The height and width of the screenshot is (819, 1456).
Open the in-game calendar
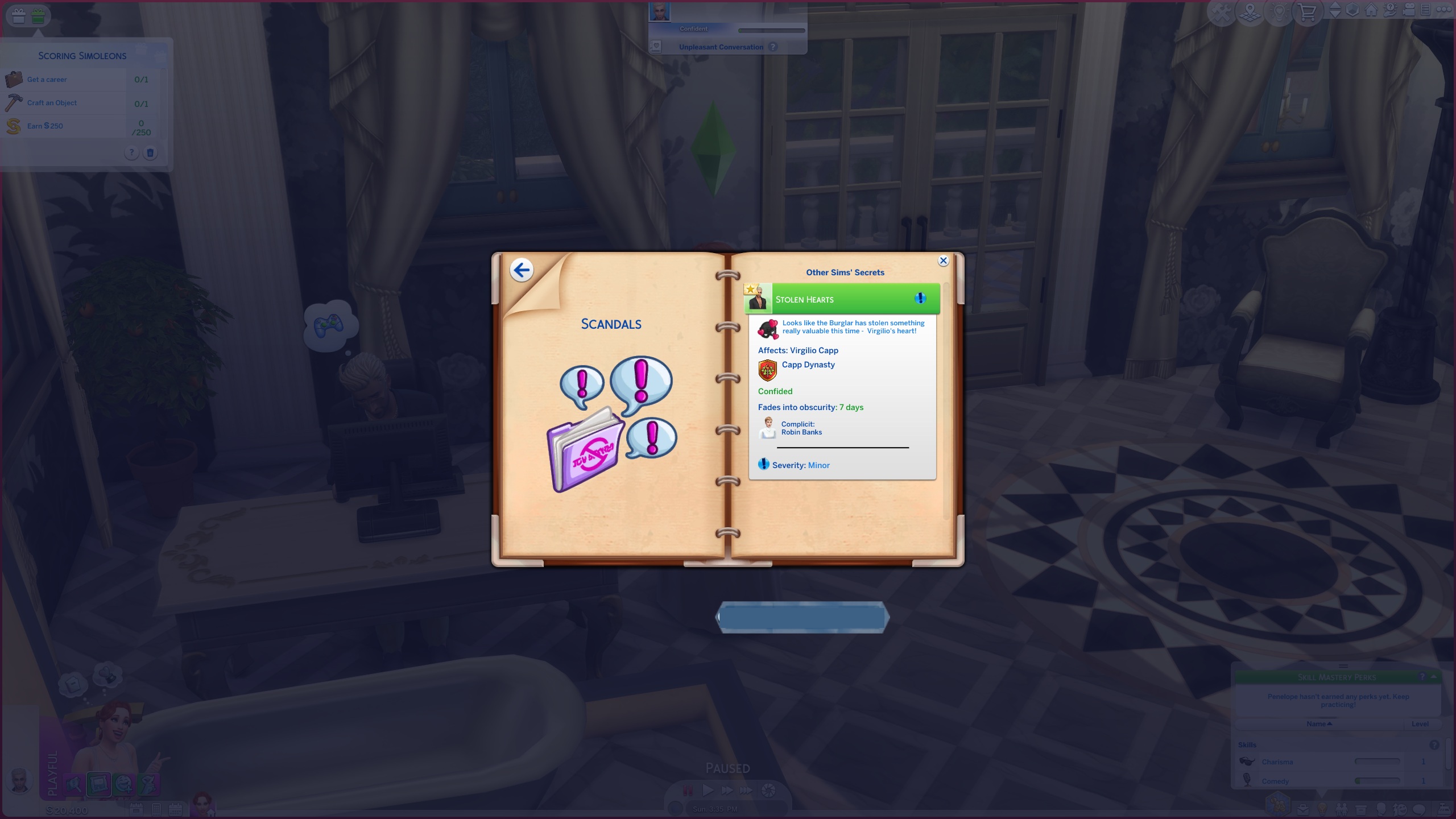[175, 809]
